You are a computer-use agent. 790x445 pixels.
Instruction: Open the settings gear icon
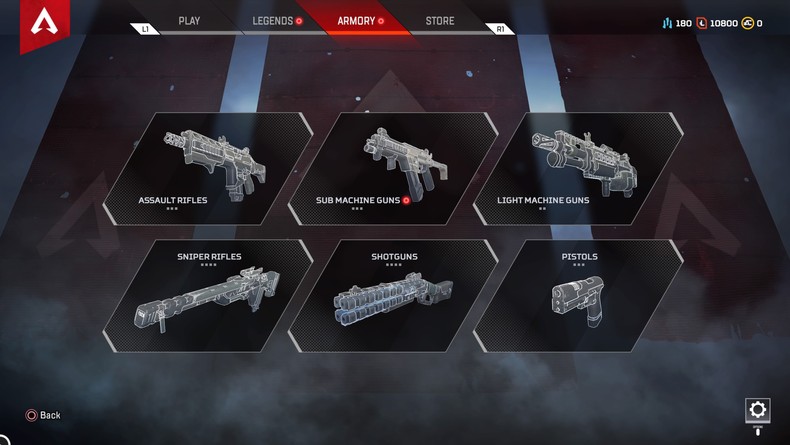coord(757,410)
